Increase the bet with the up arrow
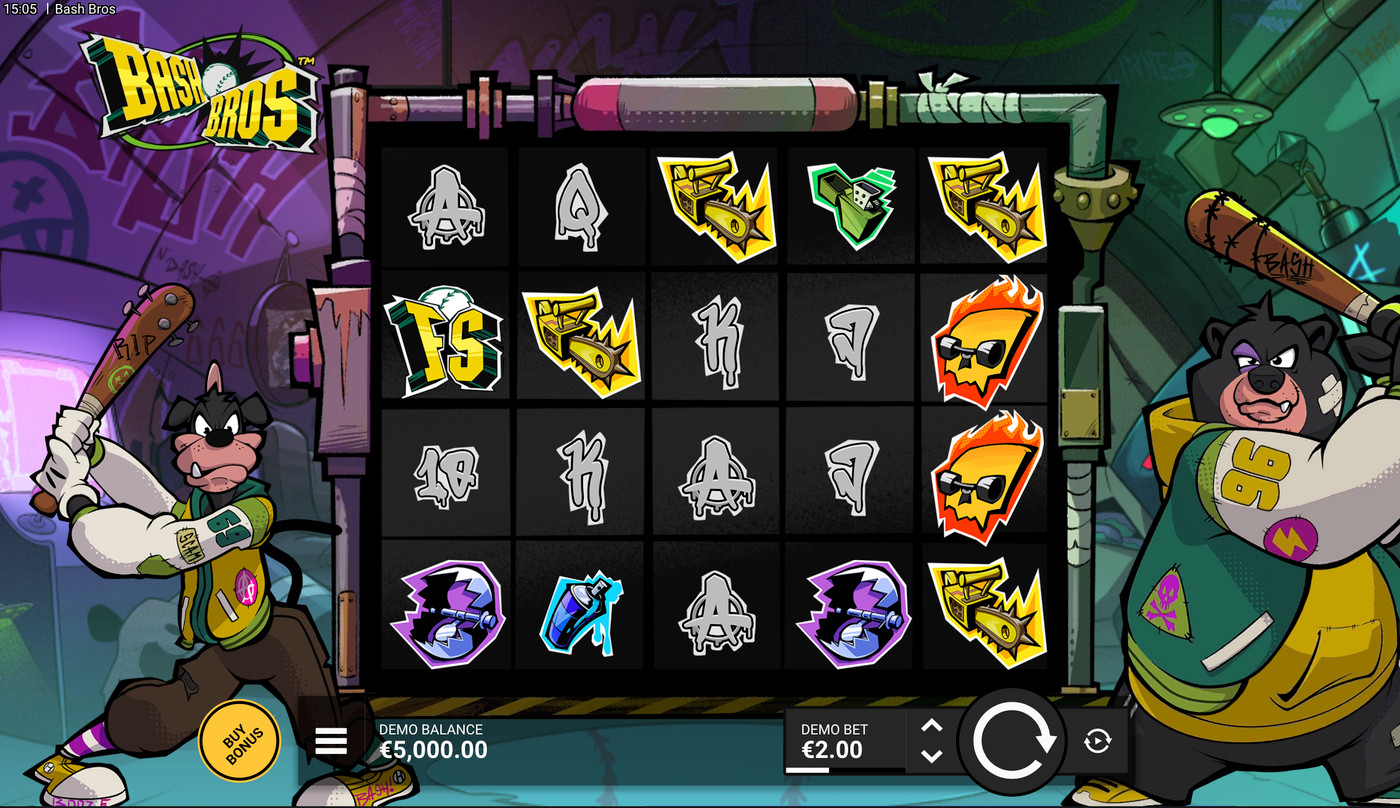The height and width of the screenshot is (808, 1400). point(931,727)
